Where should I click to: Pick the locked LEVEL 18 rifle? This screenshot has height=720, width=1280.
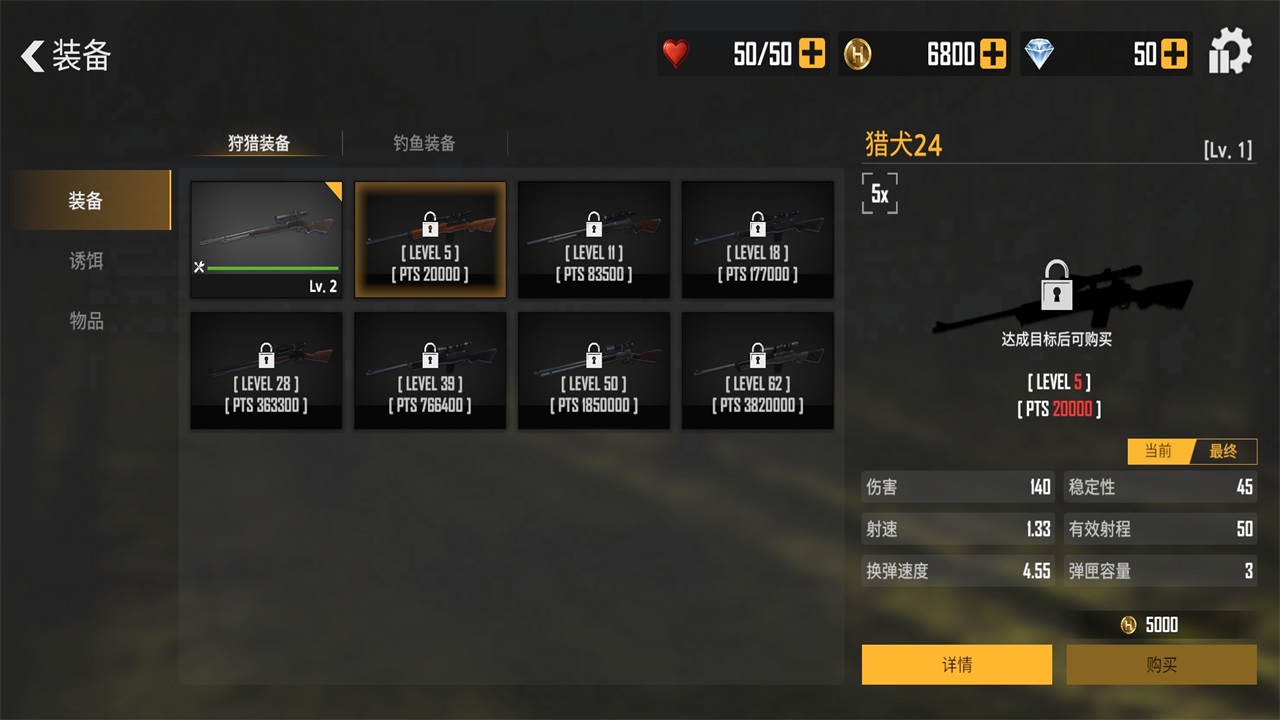click(x=758, y=240)
